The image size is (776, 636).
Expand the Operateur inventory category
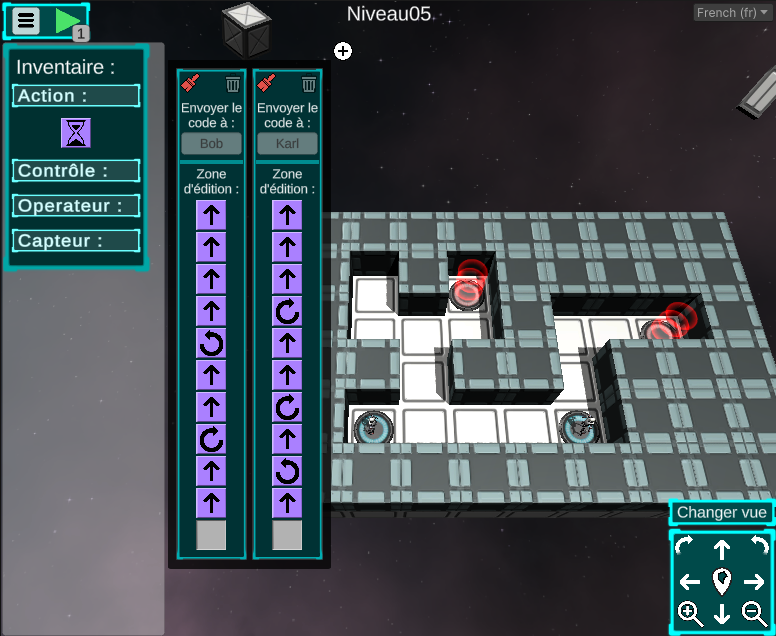click(76, 206)
